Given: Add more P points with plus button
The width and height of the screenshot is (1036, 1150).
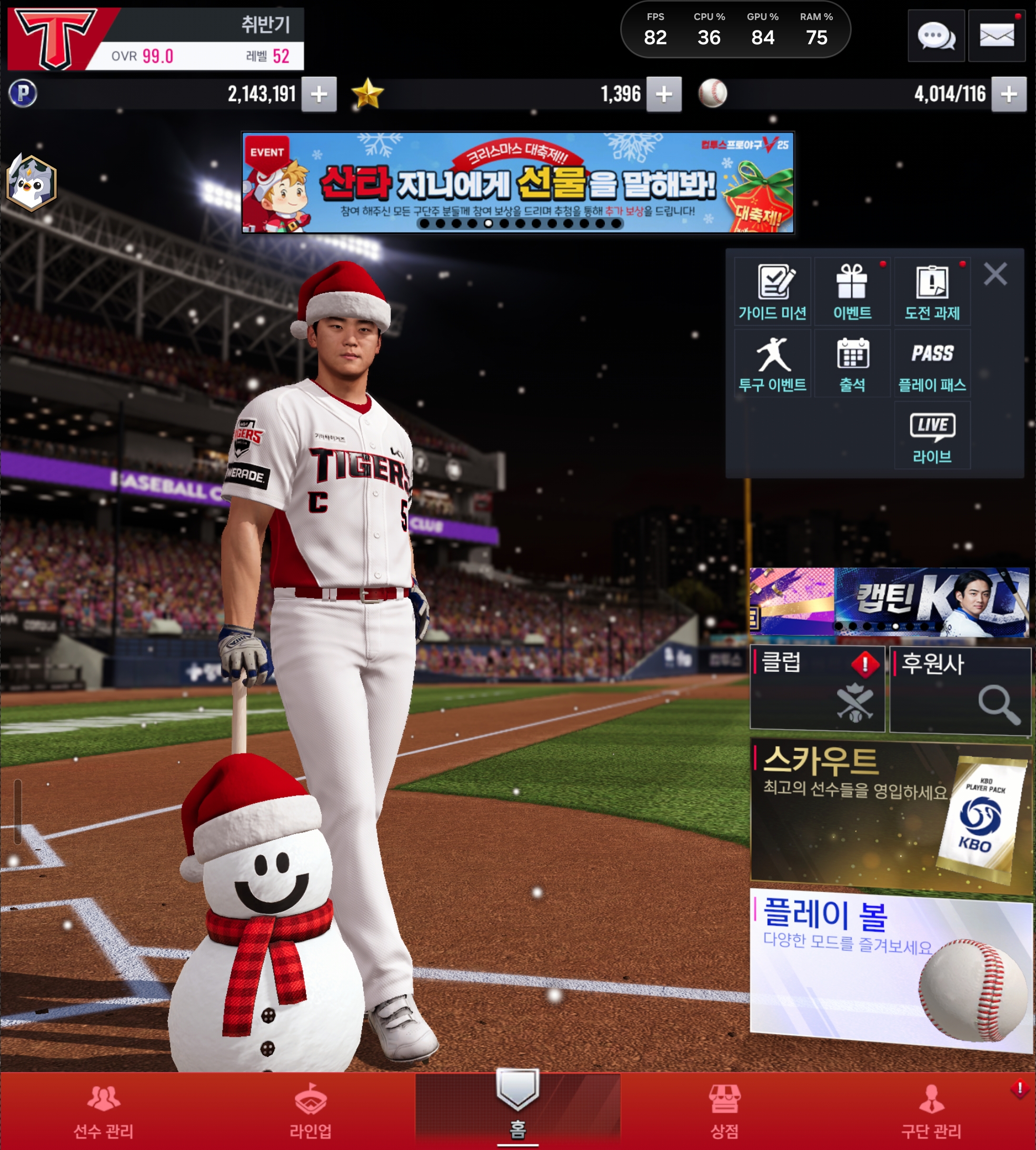Looking at the screenshot, I should [319, 94].
